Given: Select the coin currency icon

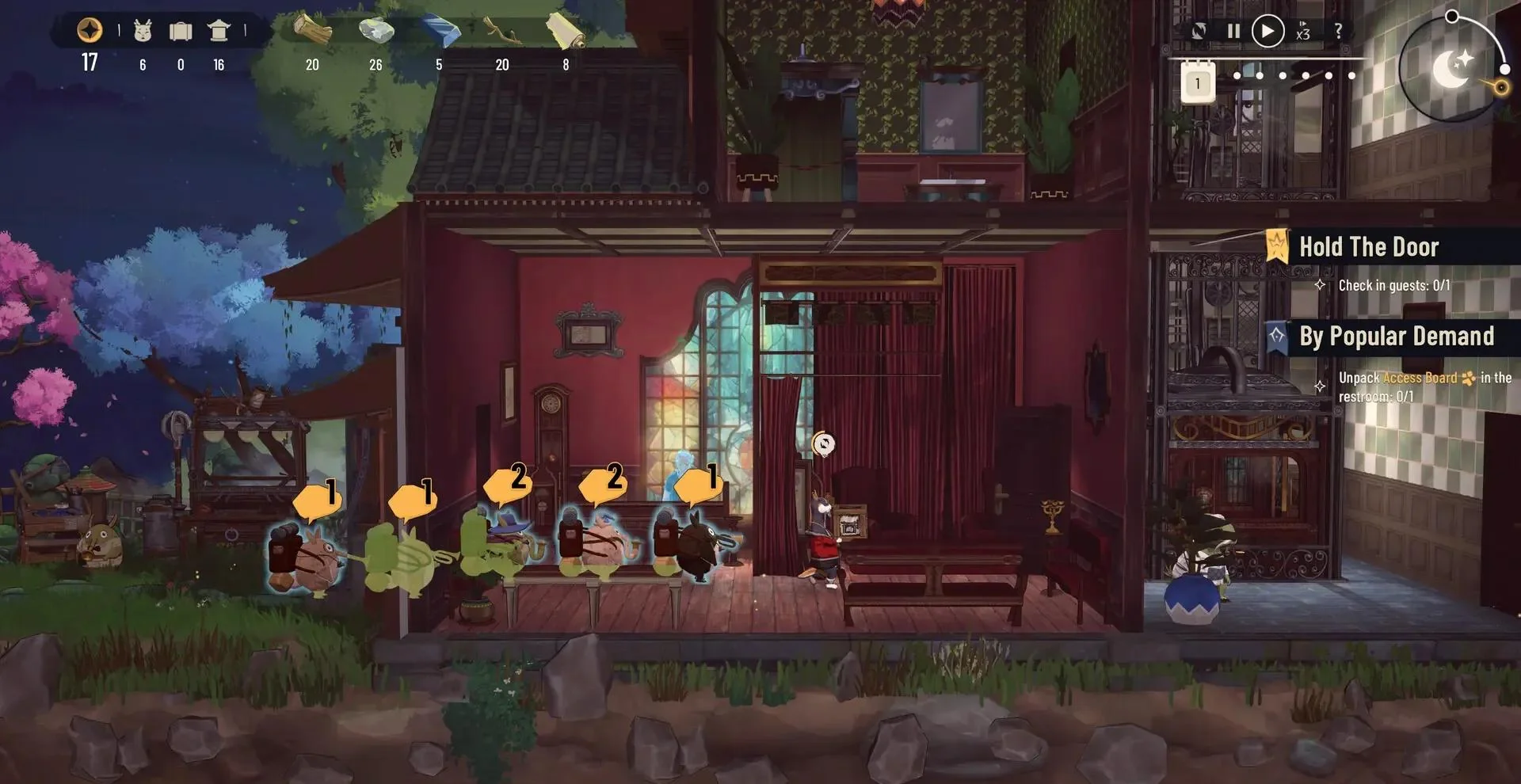Looking at the screenshot, I should [x=90, y=30].
